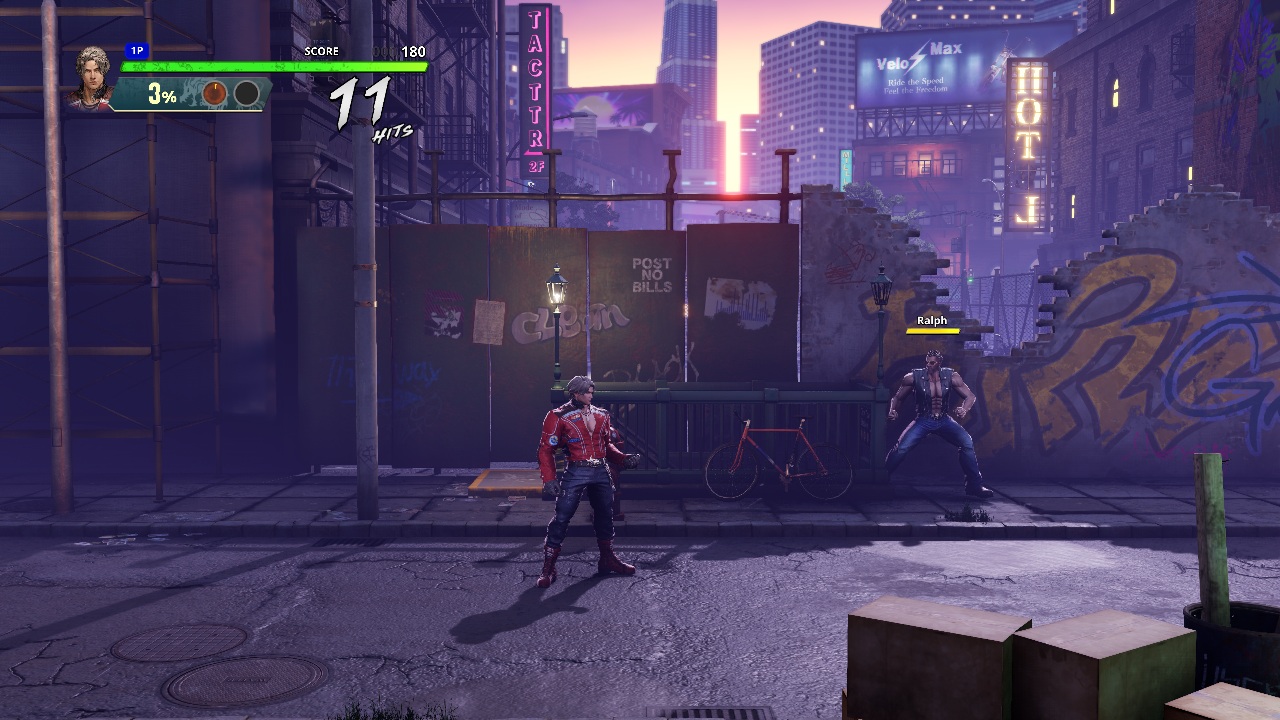This screenshot has width=1280, height=720.
Task: Click the blue 1P player tag
Action: click(137, 50)
